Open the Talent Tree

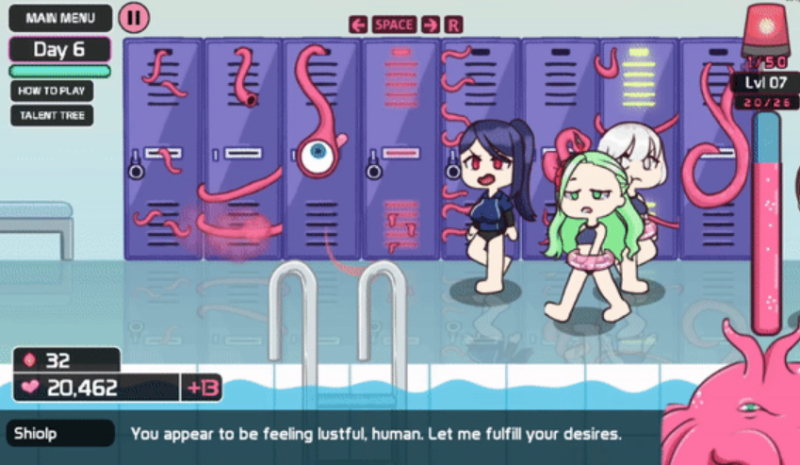tap(52, 116)
